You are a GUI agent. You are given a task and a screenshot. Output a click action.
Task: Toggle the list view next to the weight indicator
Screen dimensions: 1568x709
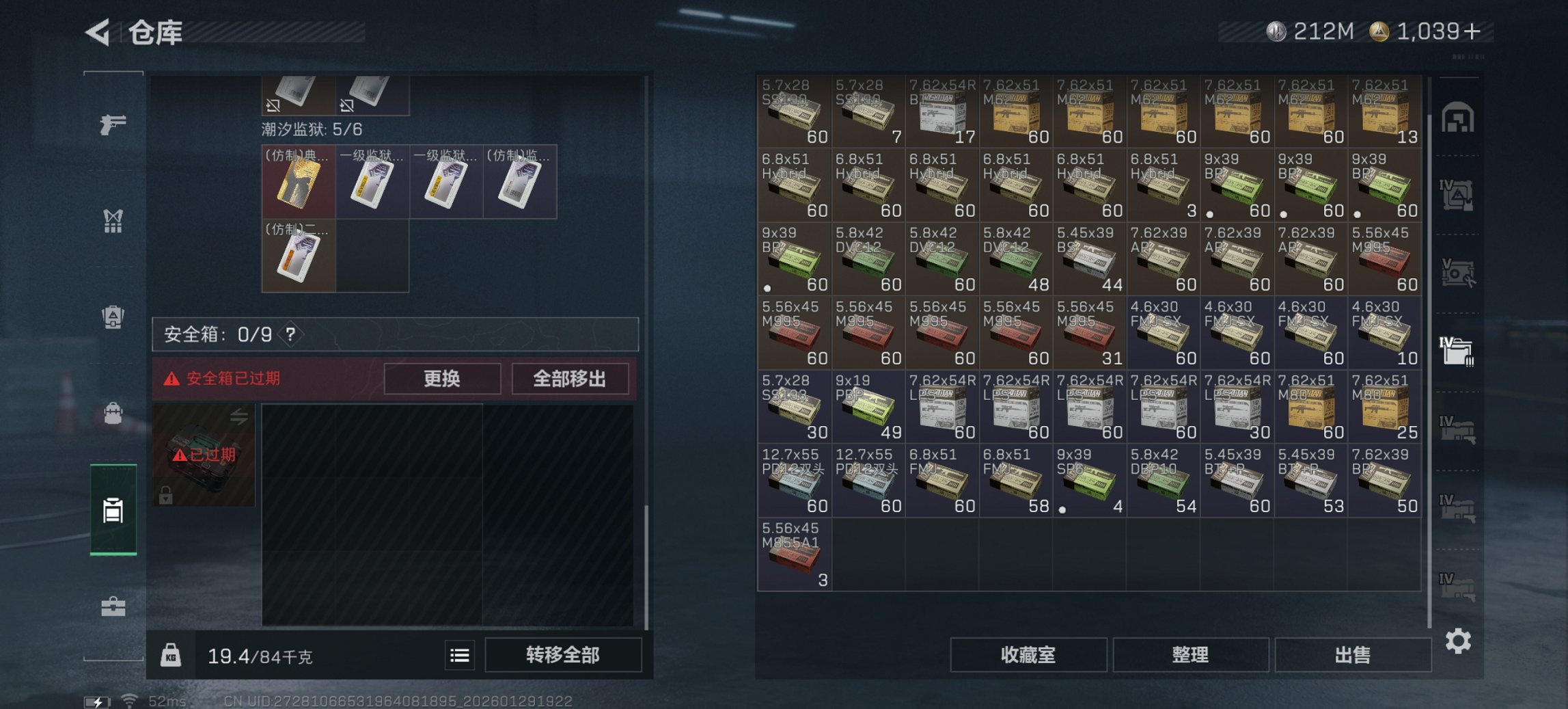(x=458, y=655)
